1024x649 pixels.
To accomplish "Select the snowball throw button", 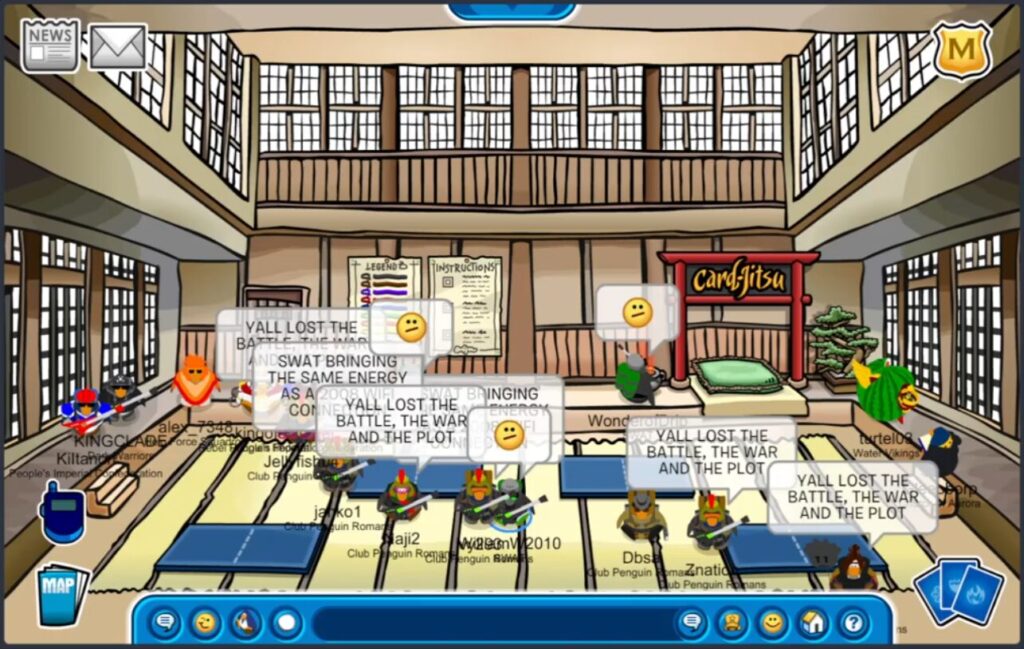I will [287, 624].
